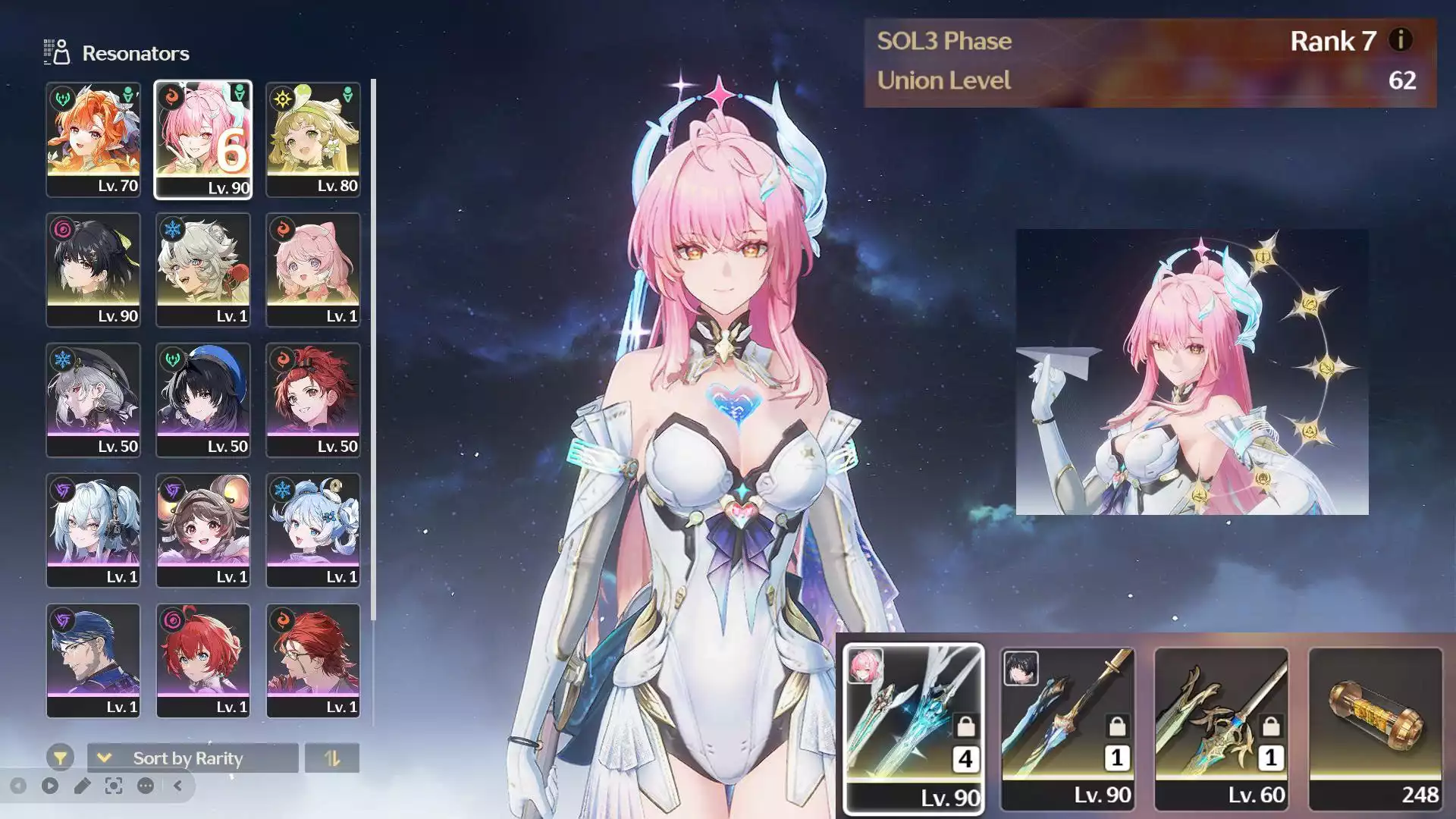Select the blue-haired bearded man resonator
The width and height of the screenshot is (1456, 819).
pyautogui.click(x=93, y=661)
